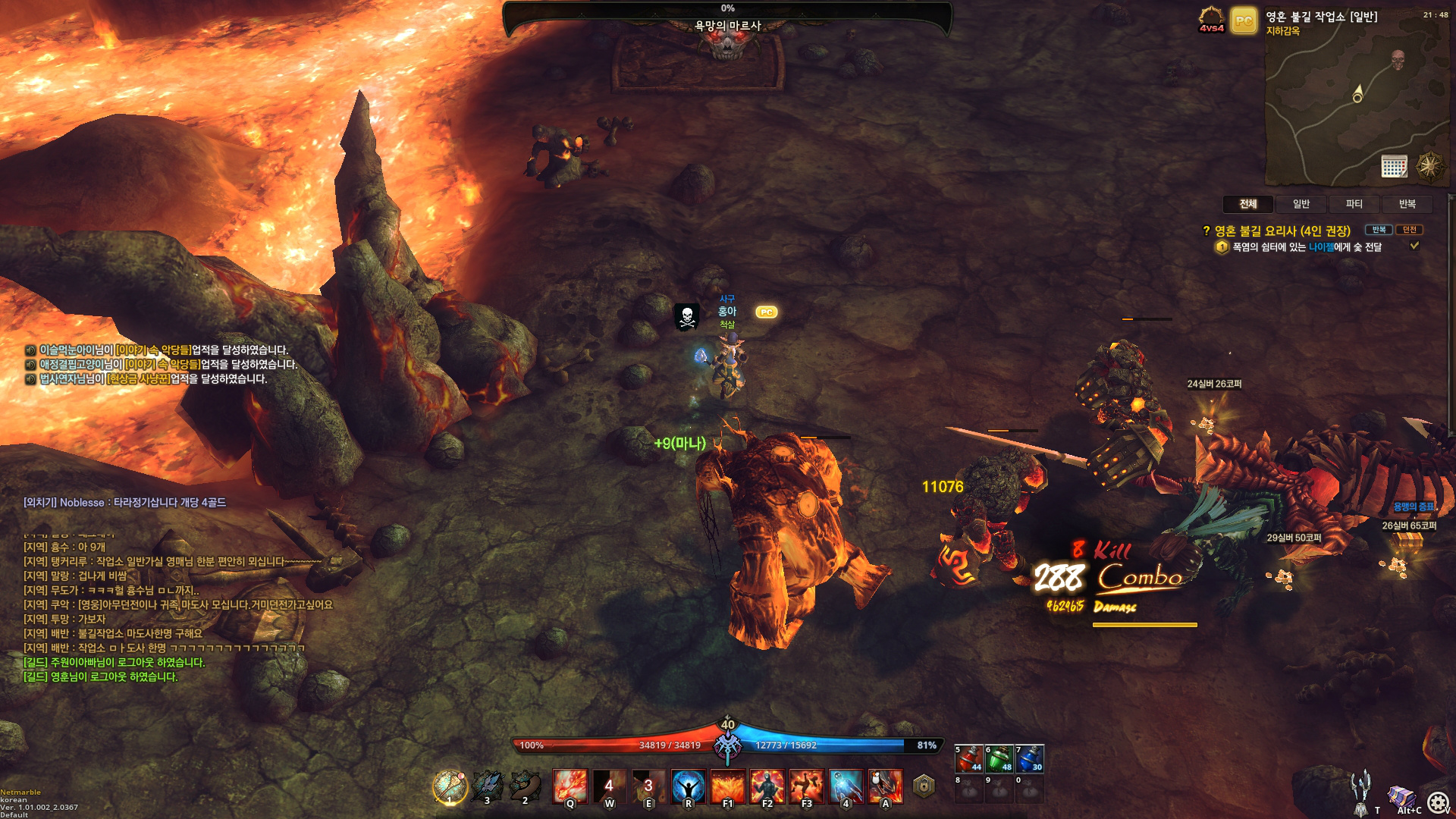
Task: Toggle the skill bar lock icon
Action: [x=924, y=786]
